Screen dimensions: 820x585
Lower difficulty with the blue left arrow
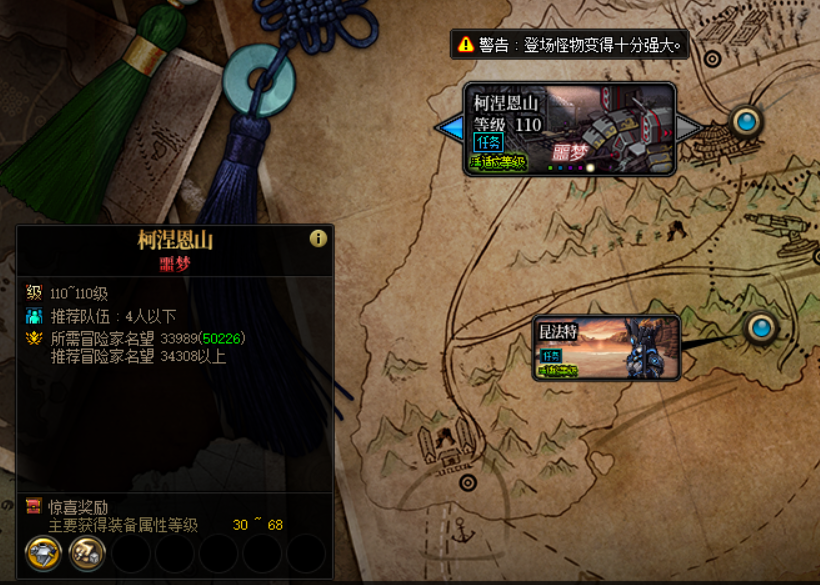click(x=450, y=128)
